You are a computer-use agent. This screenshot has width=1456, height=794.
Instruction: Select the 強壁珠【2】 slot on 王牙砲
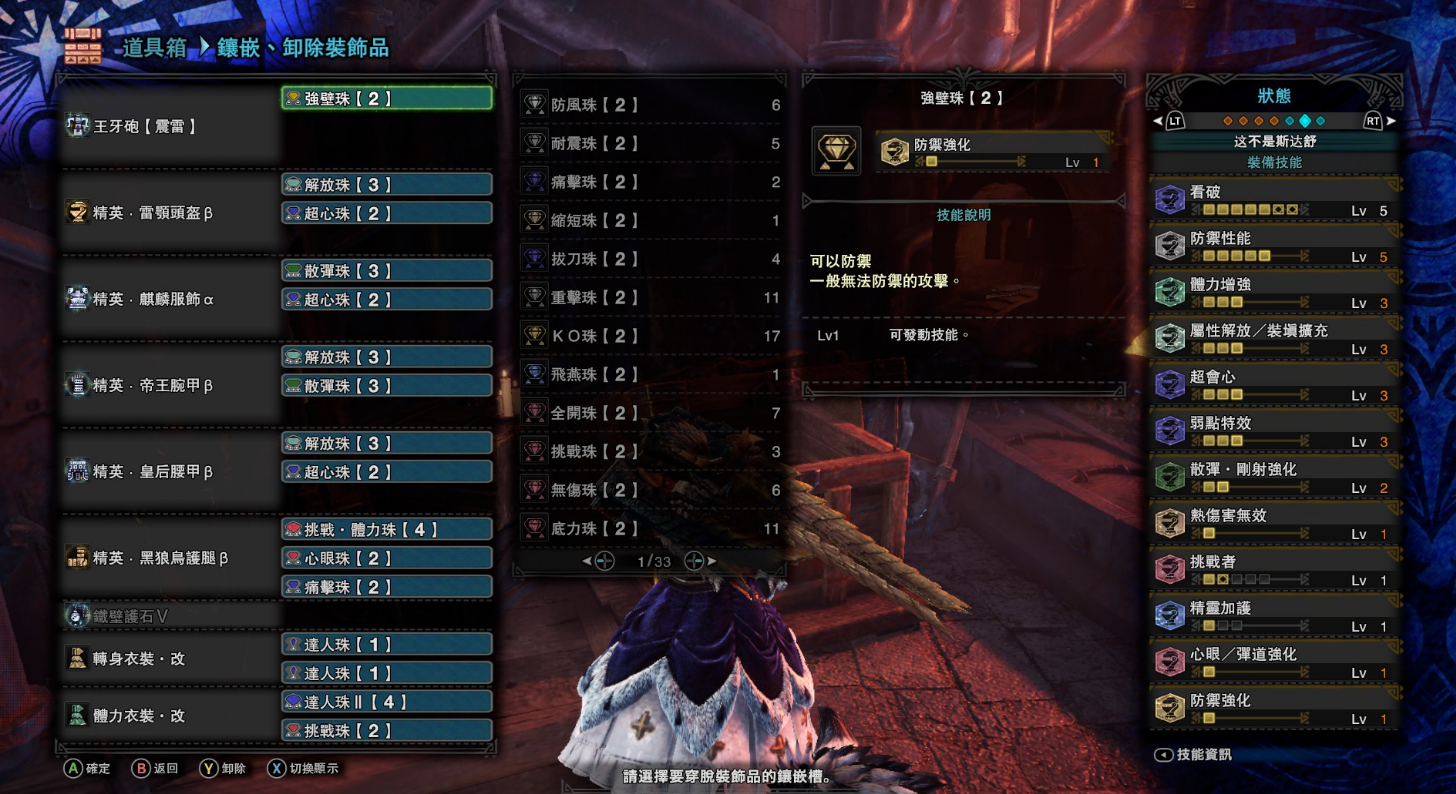tap(386, 98)
